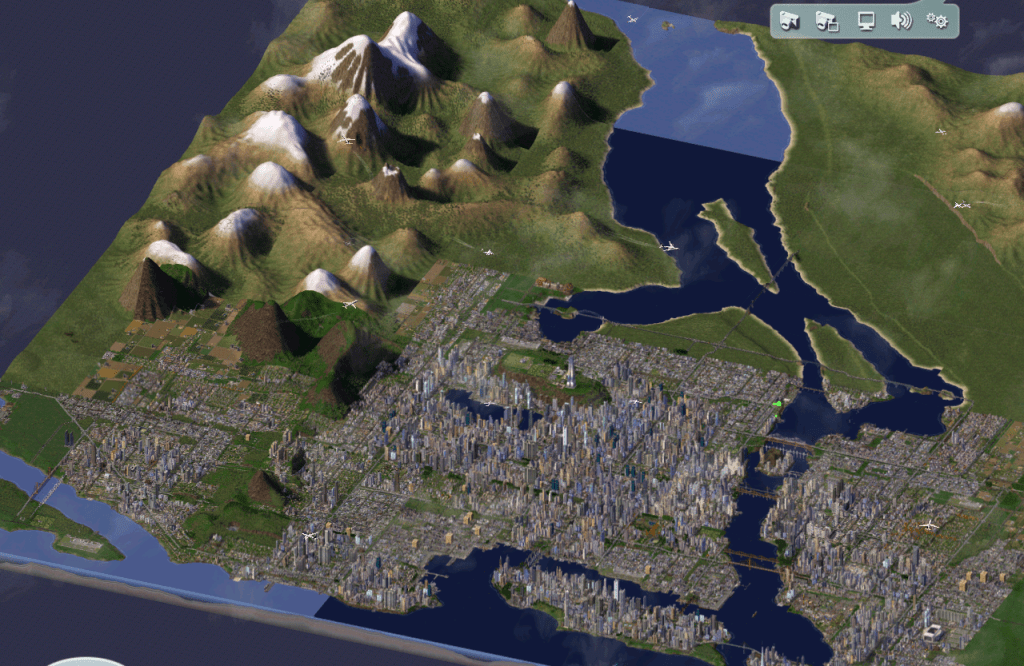Open game settings with the gears icon

click(x=937, y=21)
